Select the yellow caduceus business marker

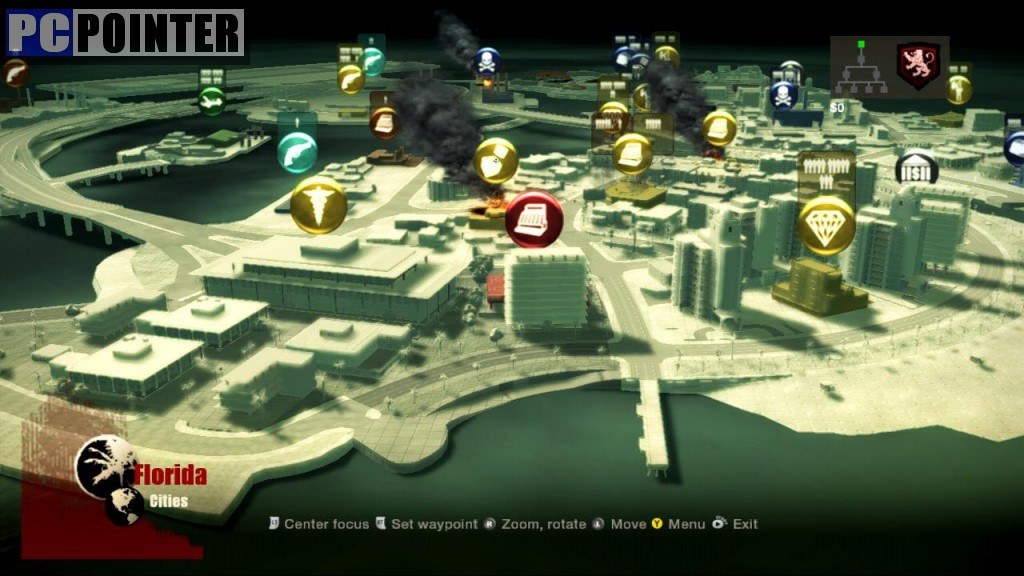(319, 205)
